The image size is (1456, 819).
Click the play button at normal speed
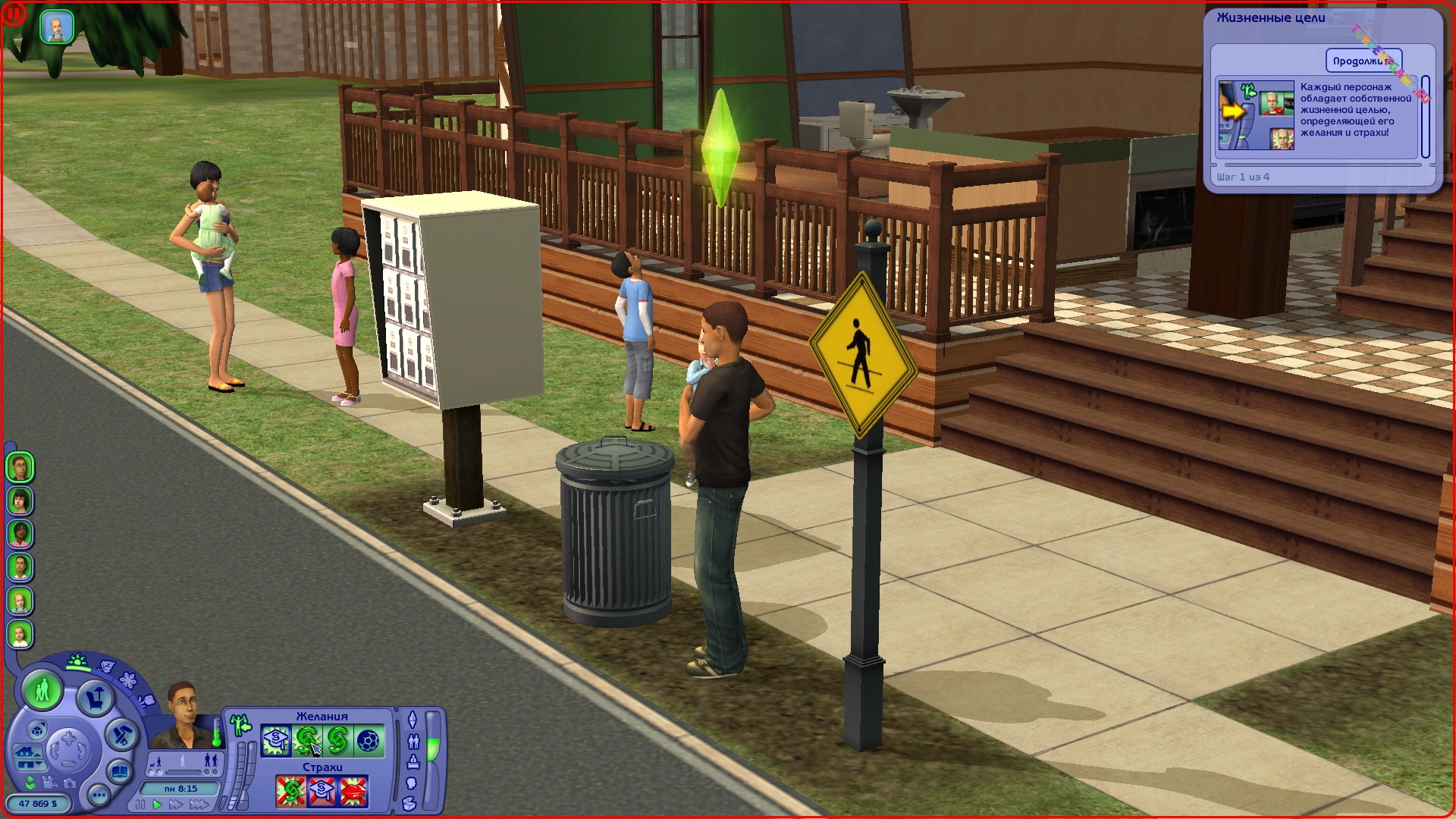pos(158,805)
